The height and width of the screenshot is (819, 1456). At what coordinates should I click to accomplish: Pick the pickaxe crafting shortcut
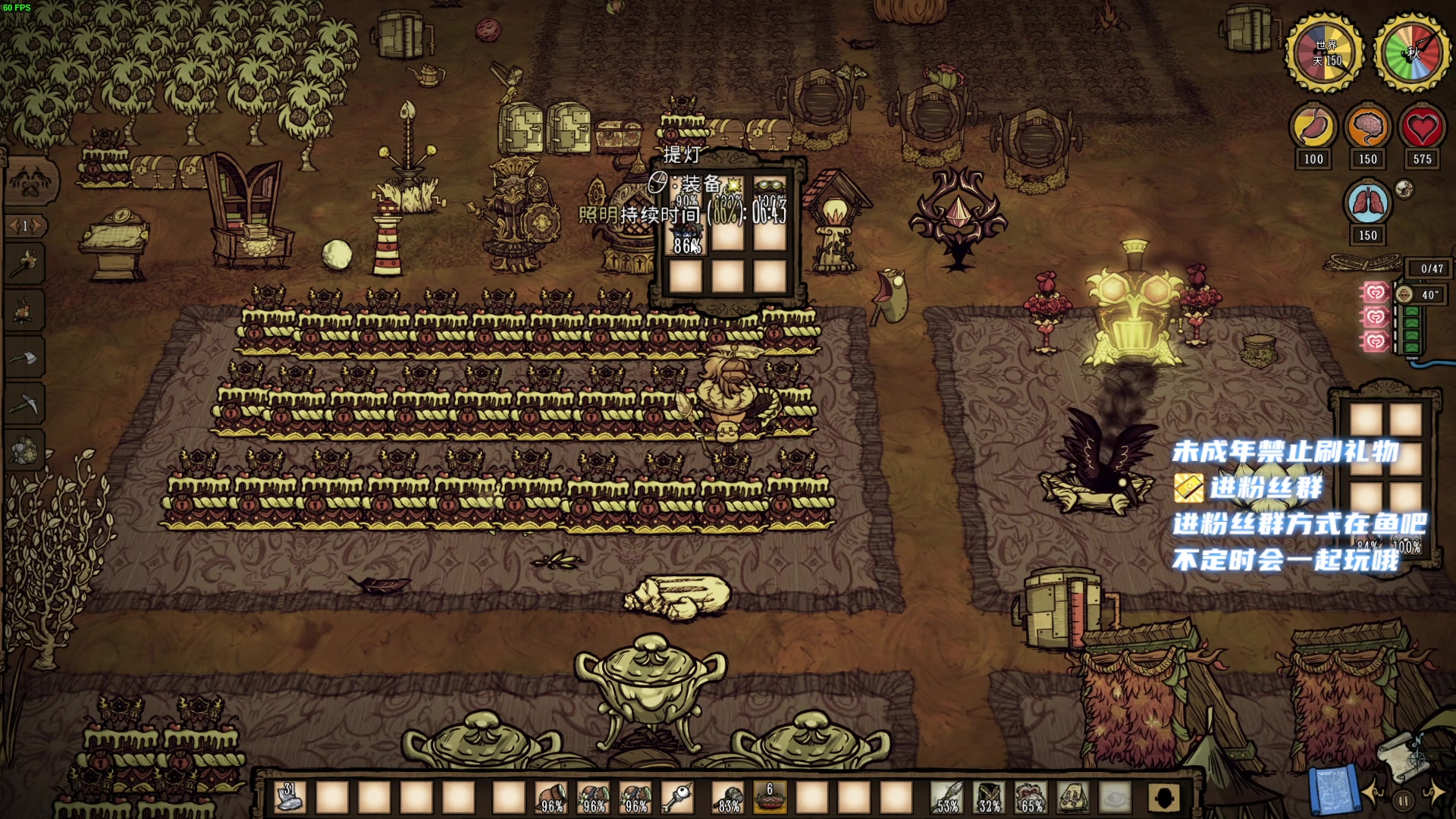[x=26, y=404]
